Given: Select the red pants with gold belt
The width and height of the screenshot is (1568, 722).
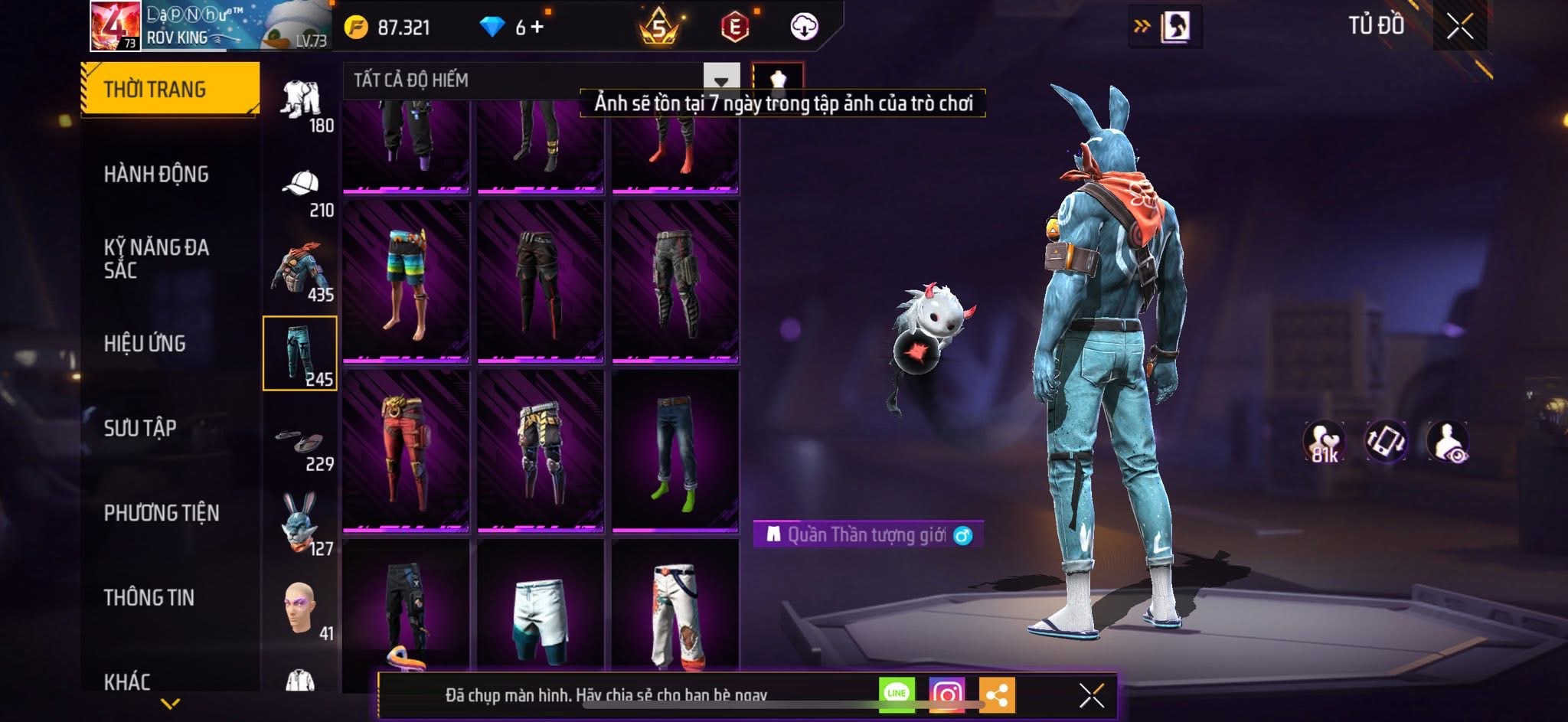Looking at the screenshot, I should click(406, 450).
